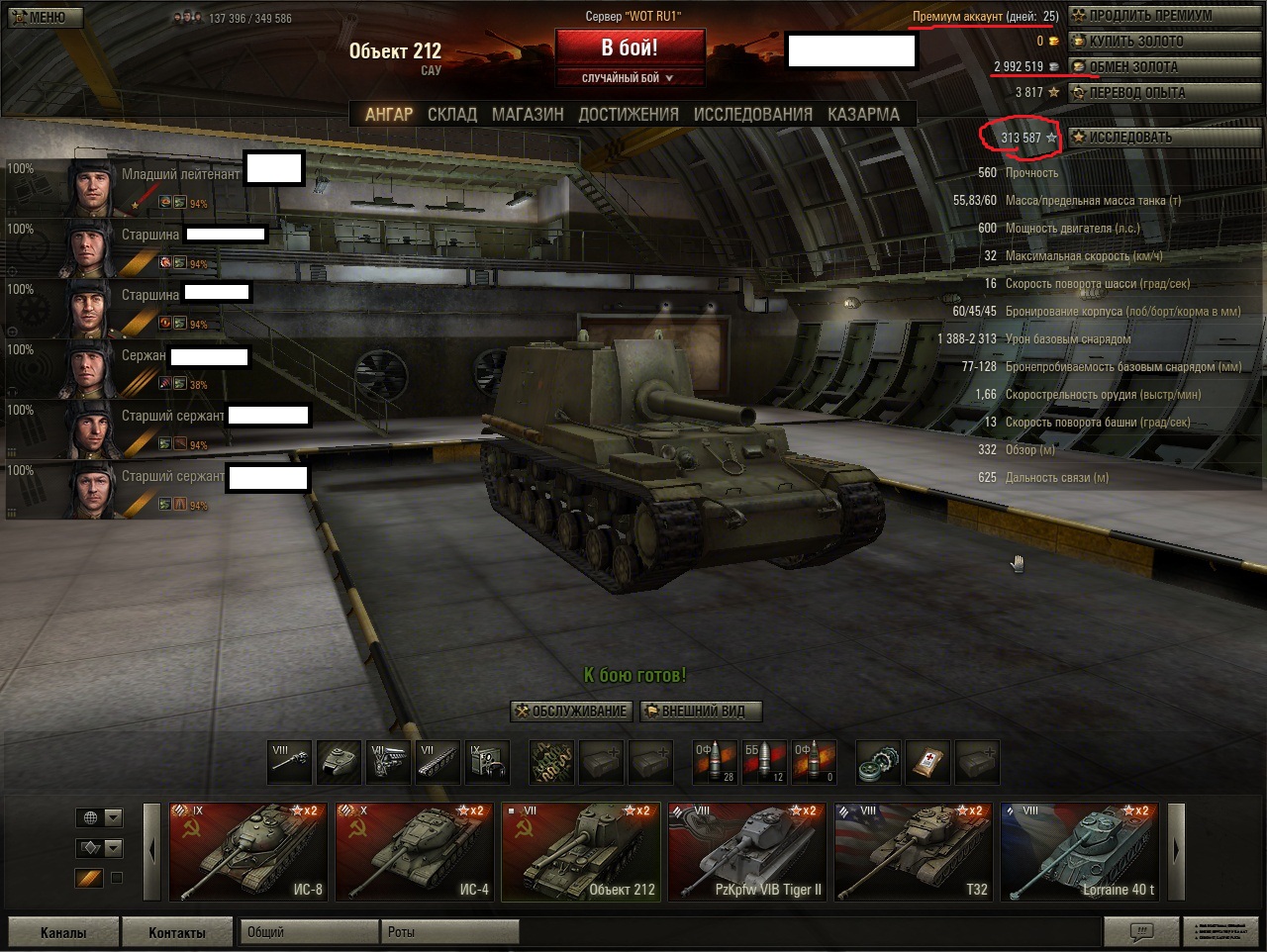Open the Контакты list
Viewport: 1267px width, 952px height.
177,932
